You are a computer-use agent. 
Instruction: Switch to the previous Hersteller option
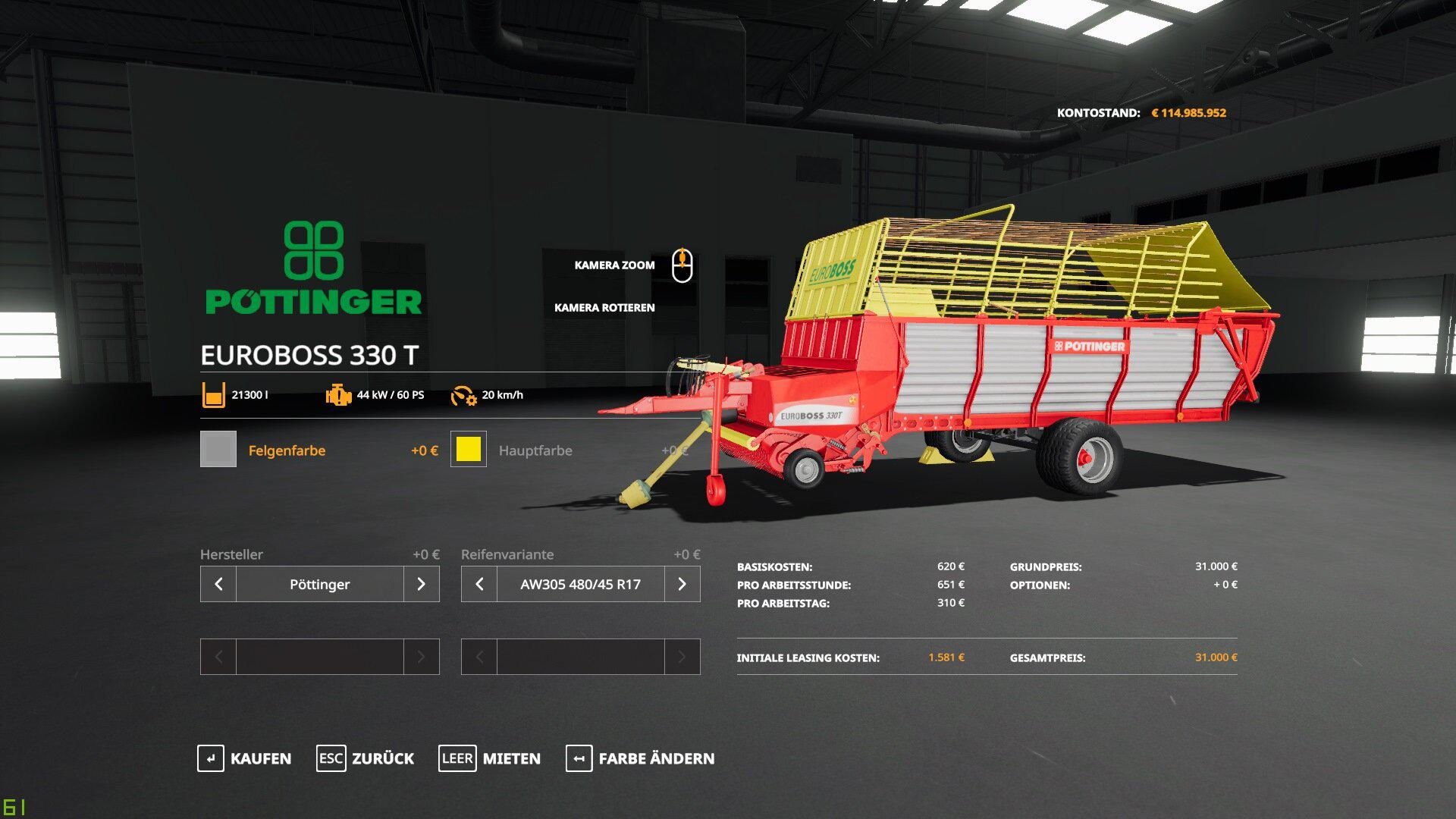(x=218, y=584)
